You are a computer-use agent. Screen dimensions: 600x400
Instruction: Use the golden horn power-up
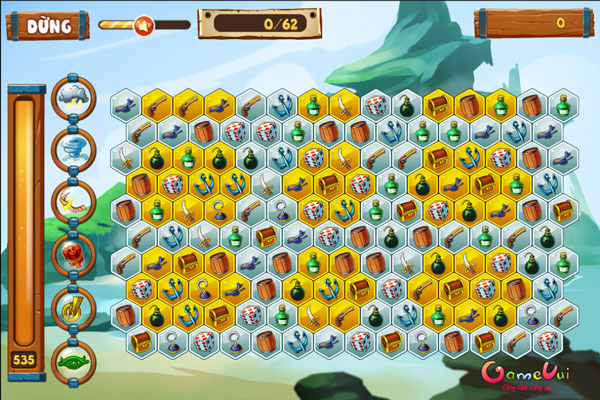tap(73, 306)
